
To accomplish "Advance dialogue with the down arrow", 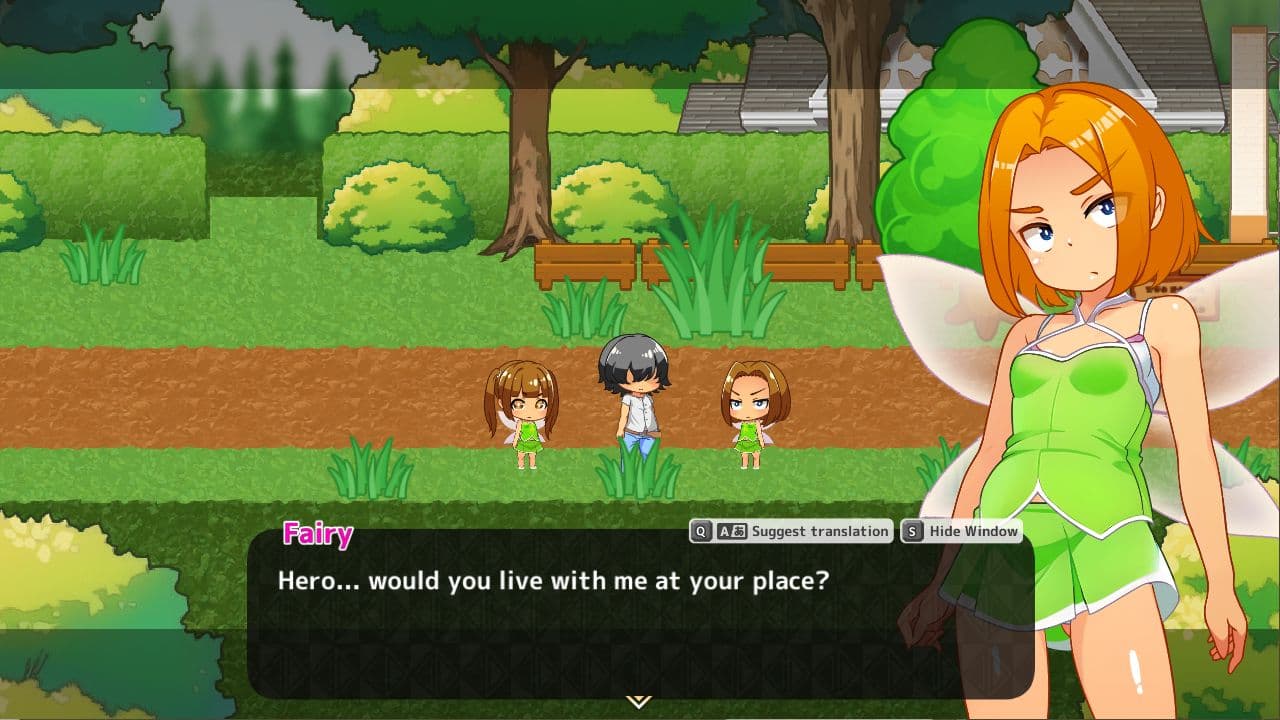I will pos(638,701).
